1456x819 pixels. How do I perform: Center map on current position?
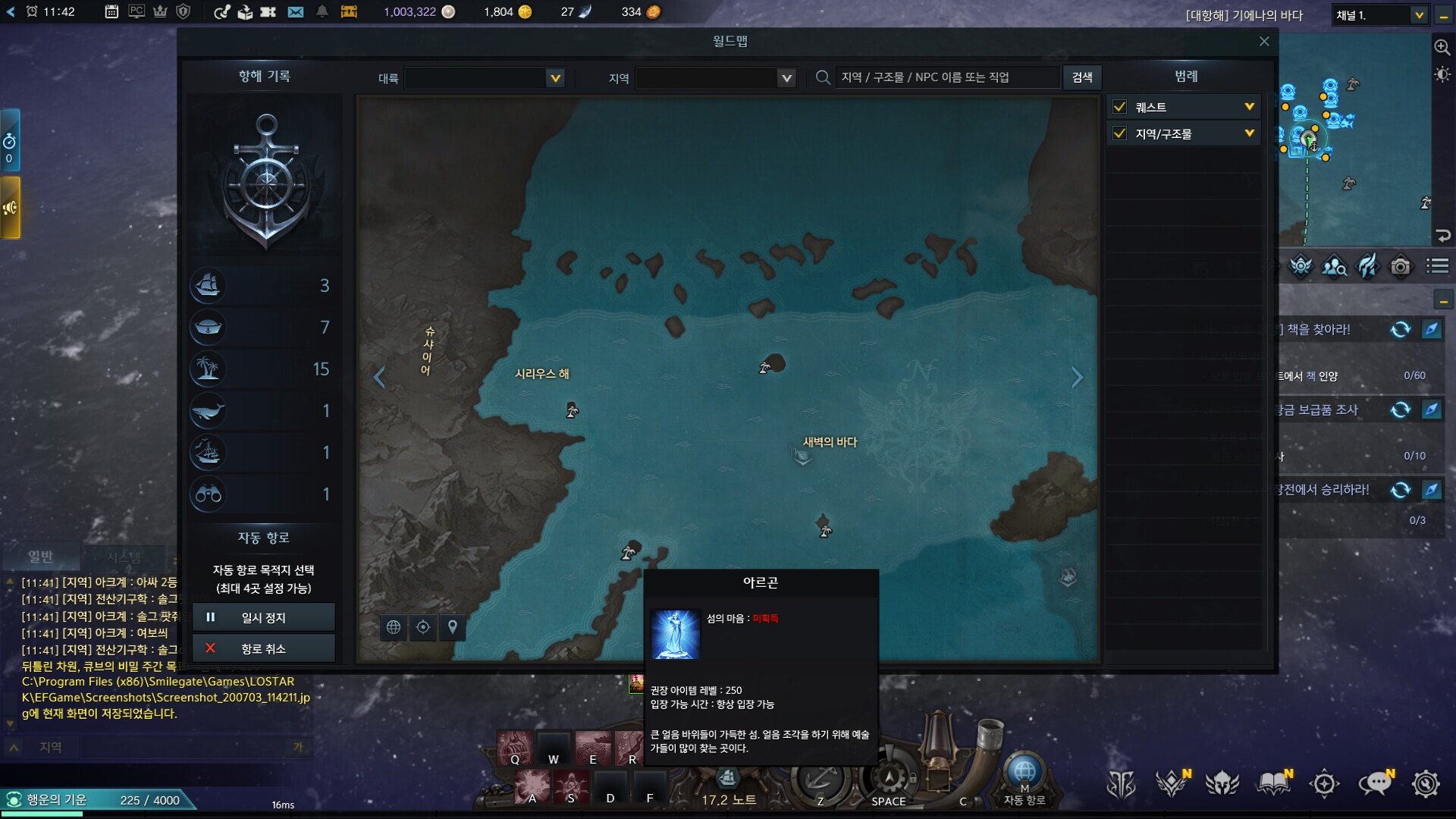pyautogui.click(x=423, y=627)
